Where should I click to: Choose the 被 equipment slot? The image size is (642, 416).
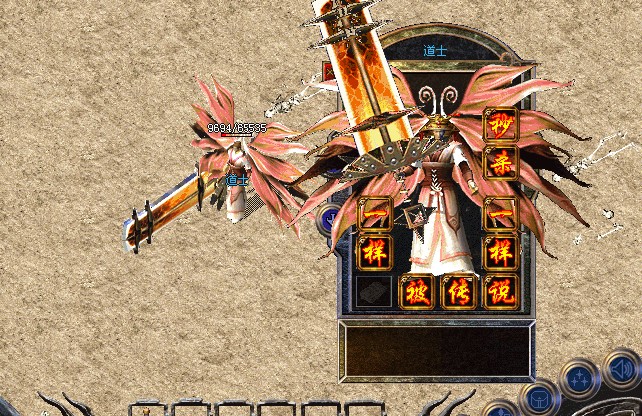coord(416,291)
